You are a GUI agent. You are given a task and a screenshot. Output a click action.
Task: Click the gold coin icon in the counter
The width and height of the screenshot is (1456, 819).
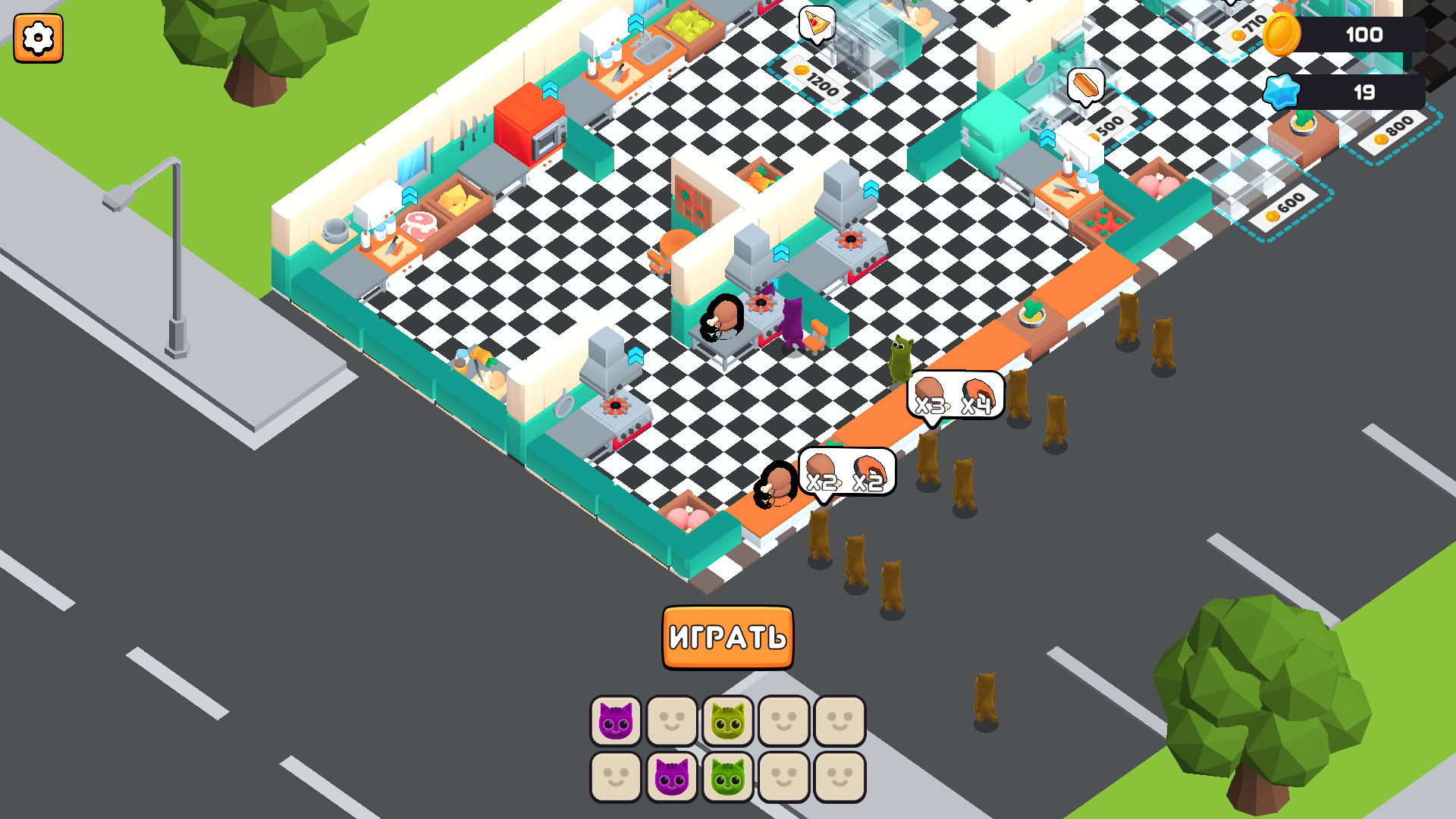pos(1283,34)
